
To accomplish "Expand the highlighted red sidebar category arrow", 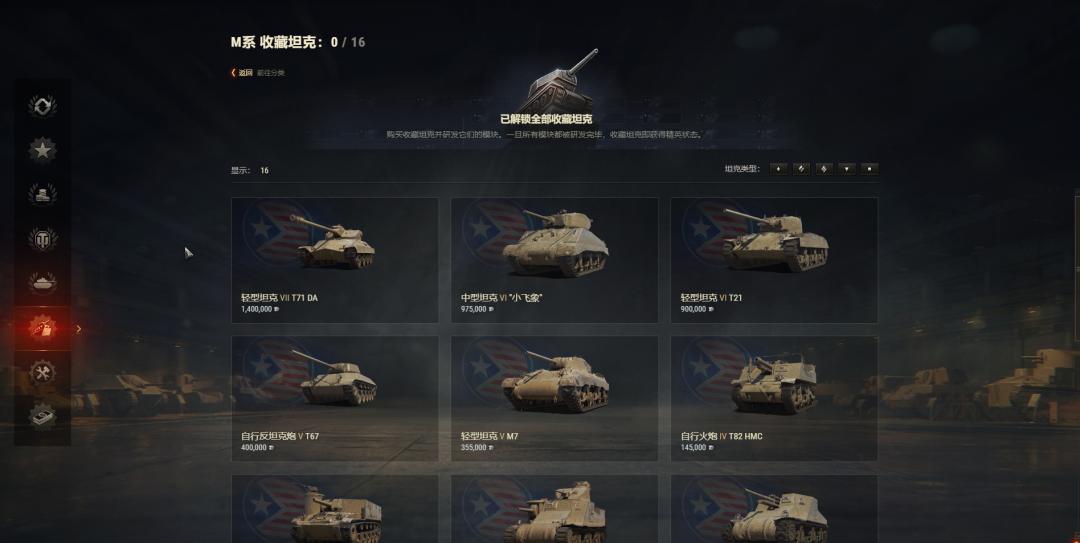I will coord(79,328).
